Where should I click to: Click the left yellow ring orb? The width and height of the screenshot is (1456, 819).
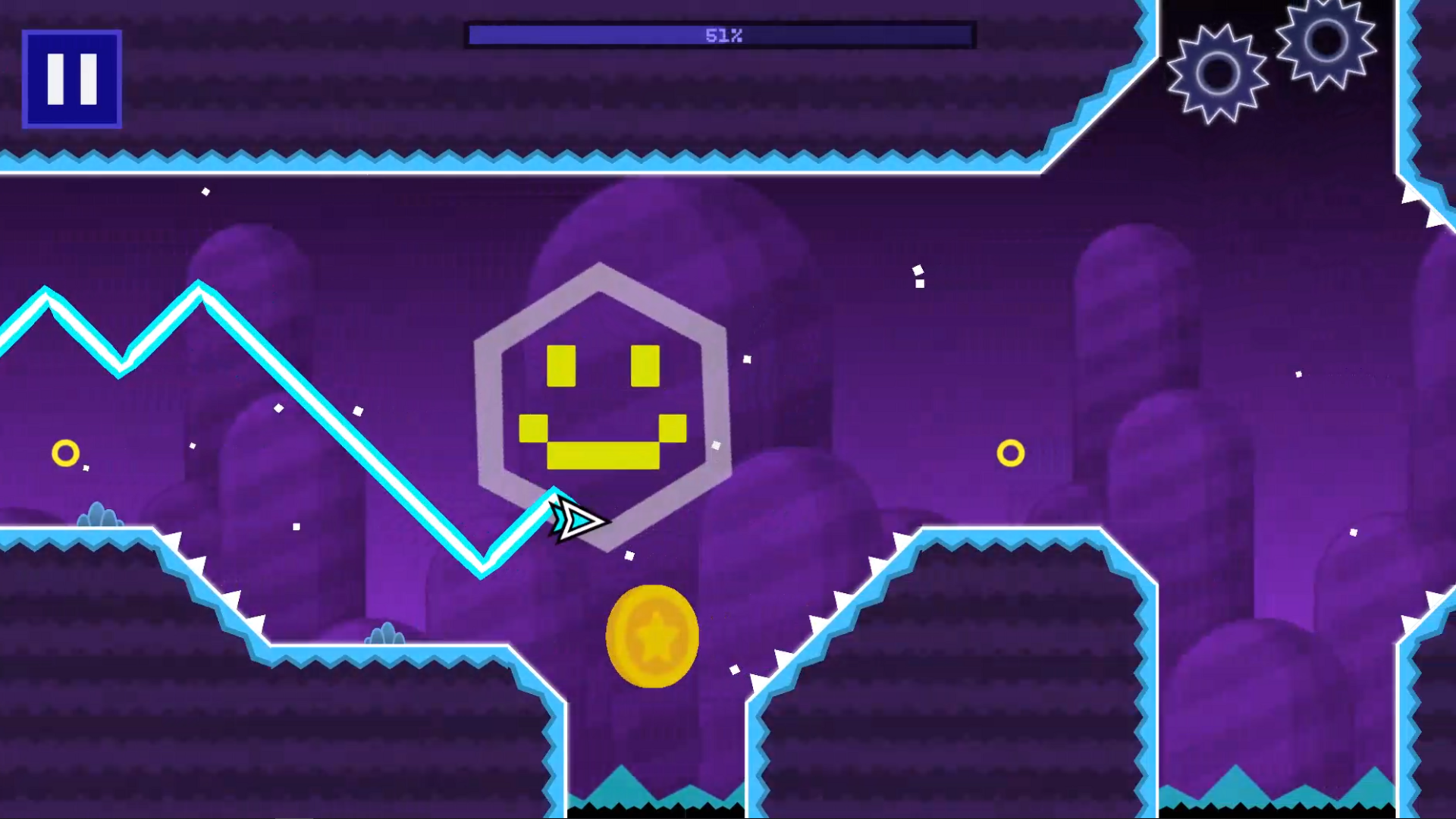[66, 453]
